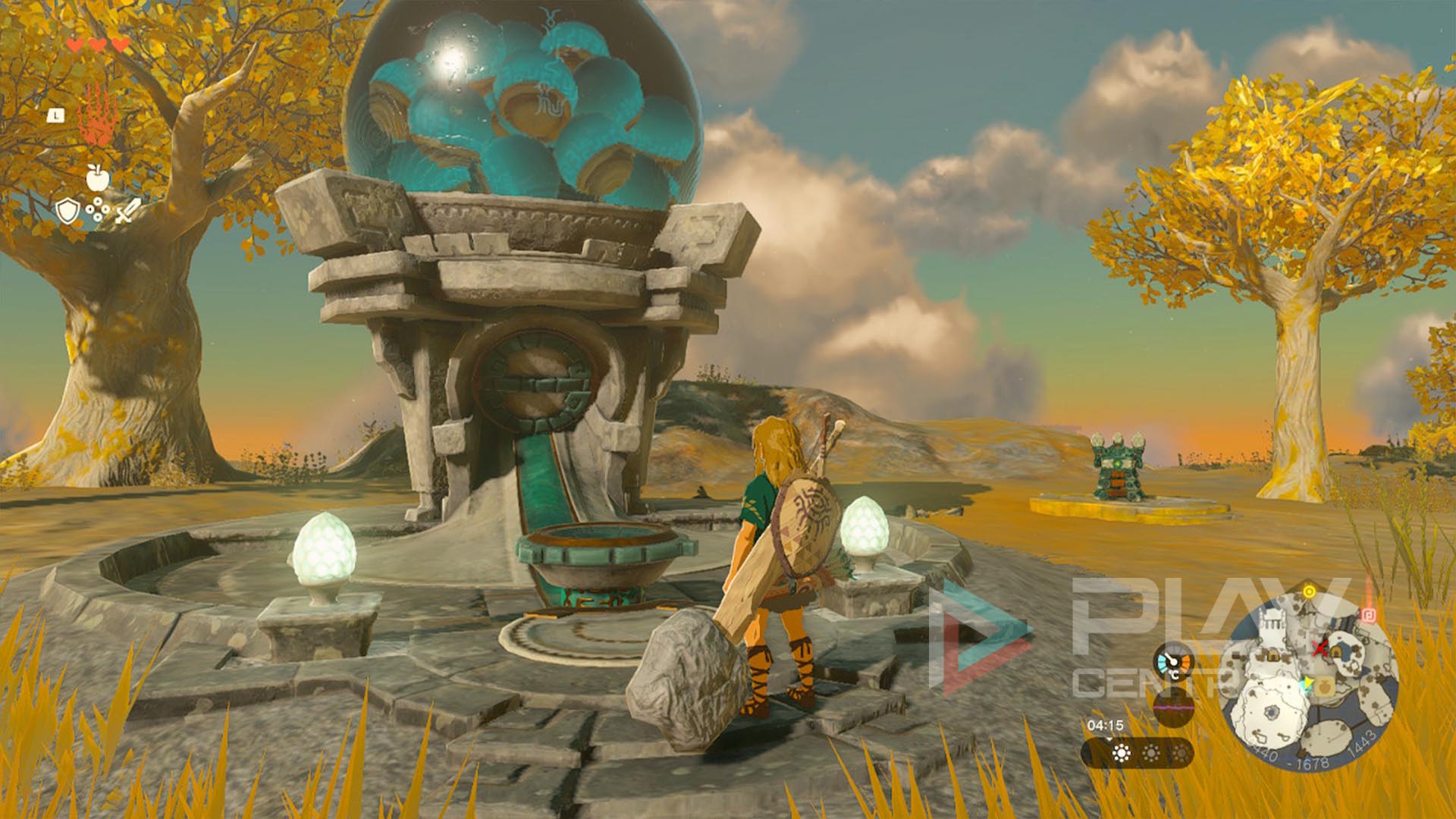Select the pot stamp on the minimap
Viewport: 1456px width, 819px height.
click(x=1323, y=687)
